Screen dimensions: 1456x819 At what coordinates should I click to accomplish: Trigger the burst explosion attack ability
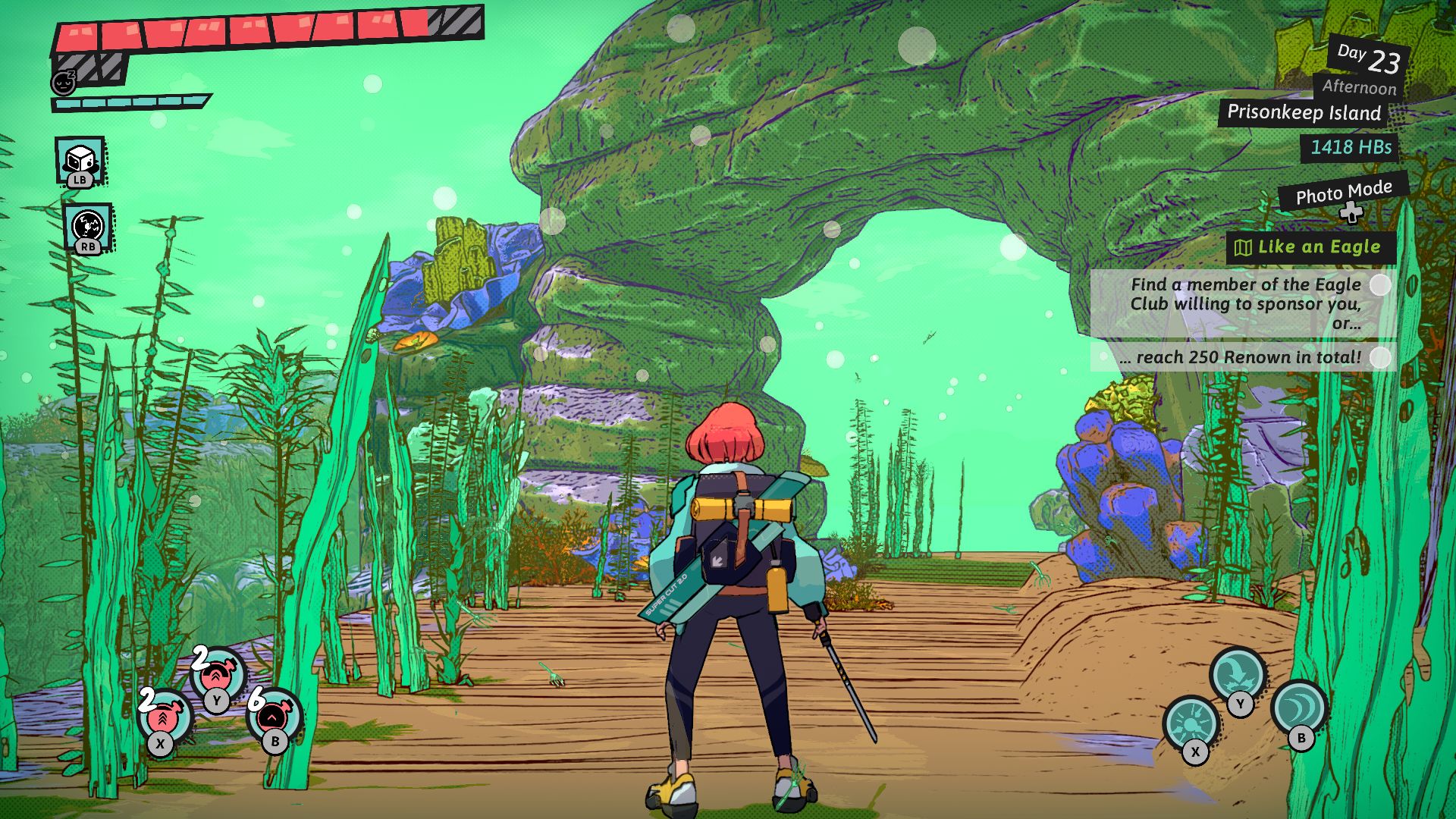[1191, 723]
